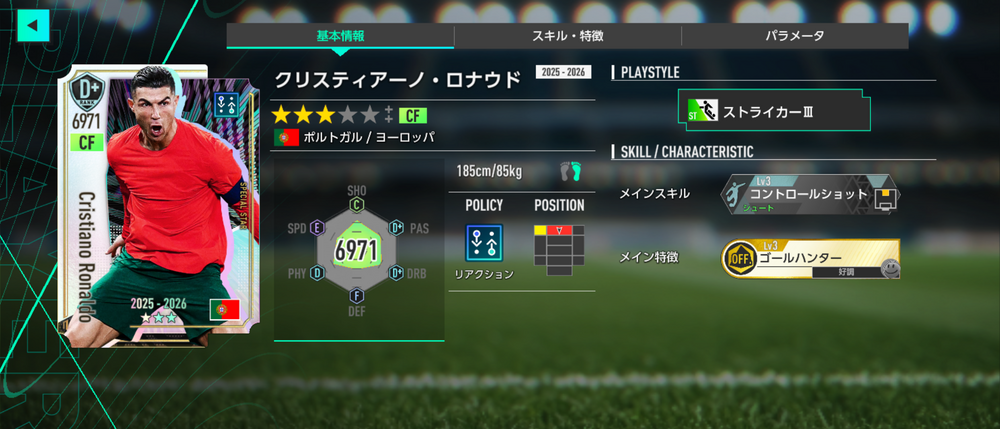View the コントロールショット main skill
The width and height of the screenshot is (1000, 429).
(x=809, y=195)
